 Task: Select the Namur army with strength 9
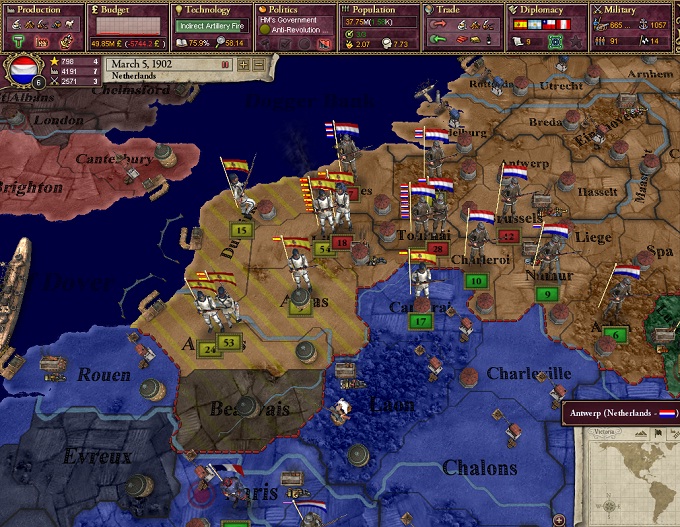(547, 294)
